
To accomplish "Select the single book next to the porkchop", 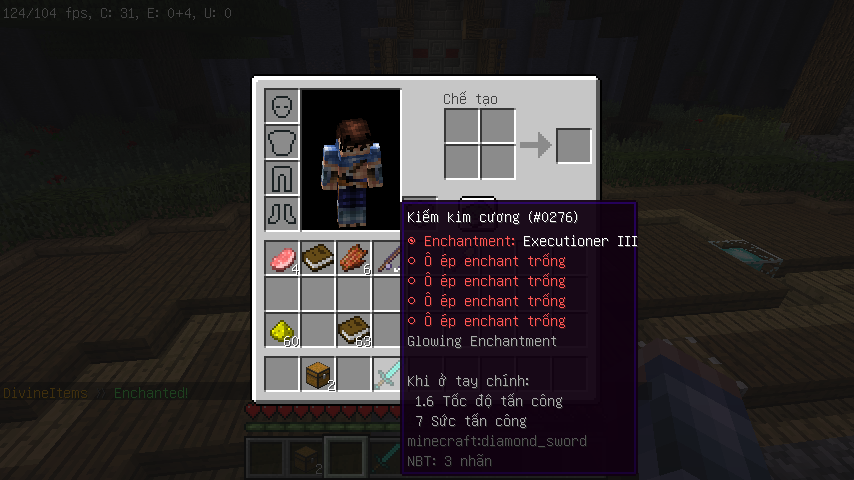I will point(318,258).
